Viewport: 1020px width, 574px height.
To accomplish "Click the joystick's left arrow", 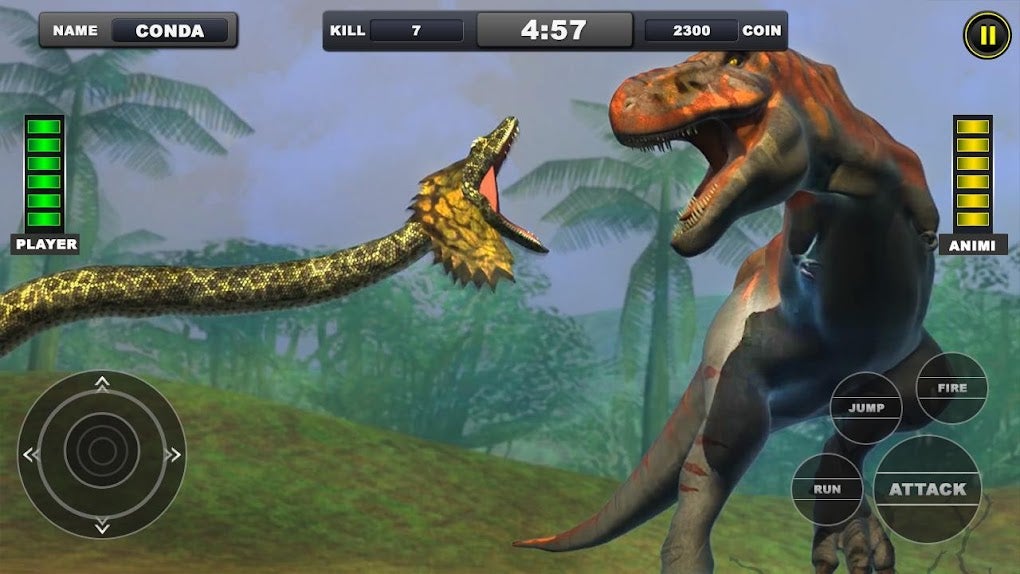I will [x=30, y=455].
